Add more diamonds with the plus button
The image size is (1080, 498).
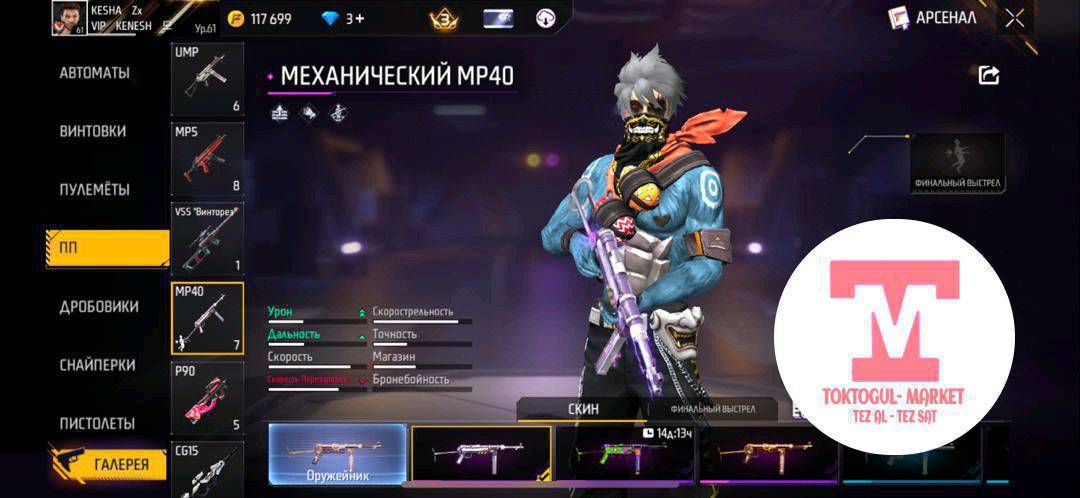click(356, 18)
